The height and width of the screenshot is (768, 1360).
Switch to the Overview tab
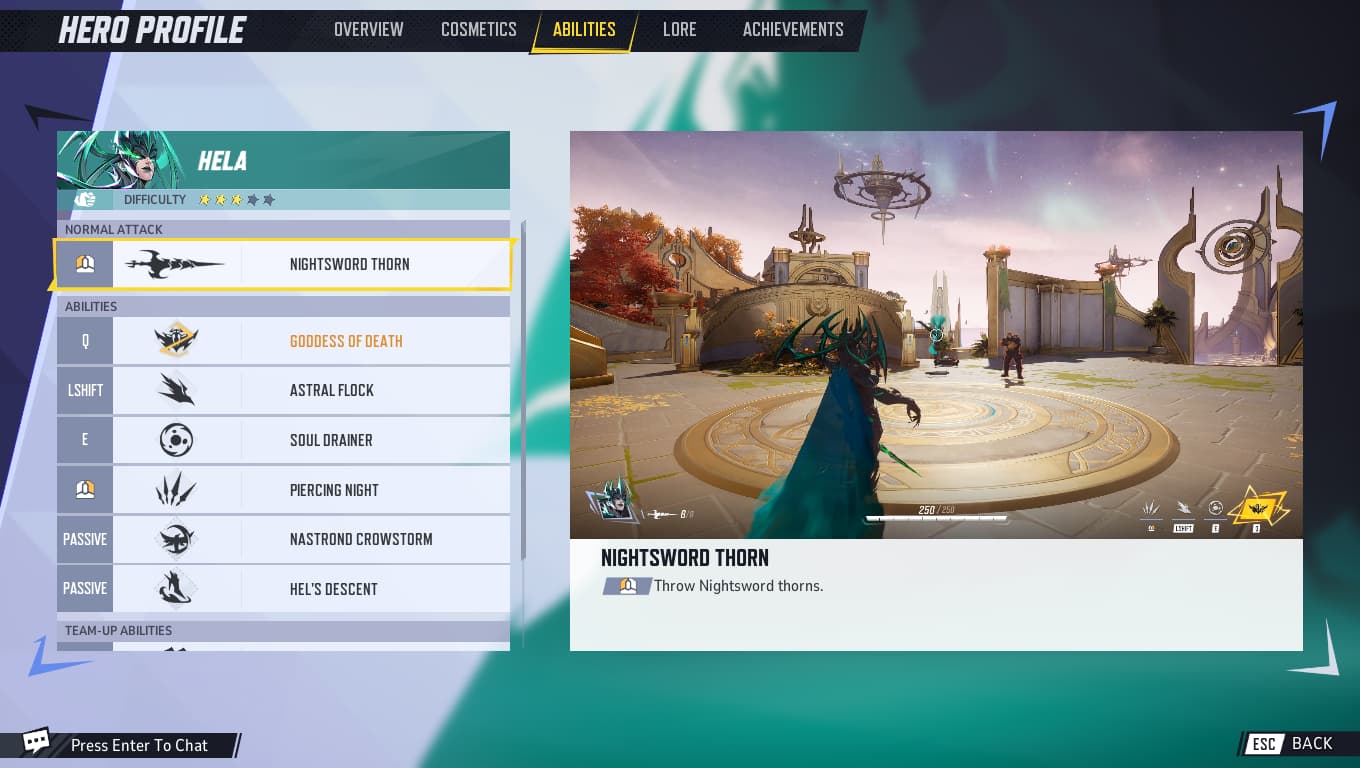368,29
